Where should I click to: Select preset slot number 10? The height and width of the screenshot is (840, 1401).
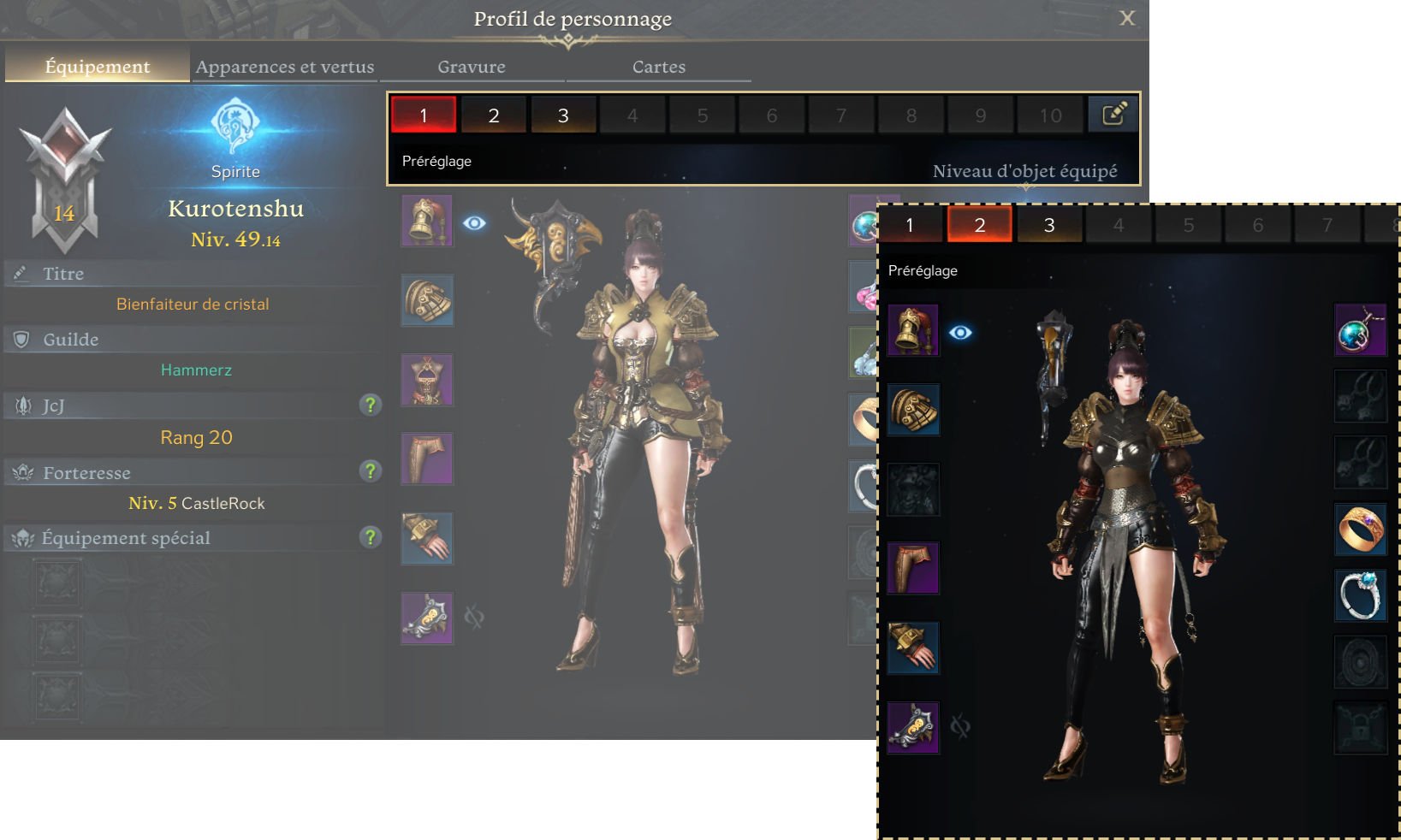[x=1050, y=115]
